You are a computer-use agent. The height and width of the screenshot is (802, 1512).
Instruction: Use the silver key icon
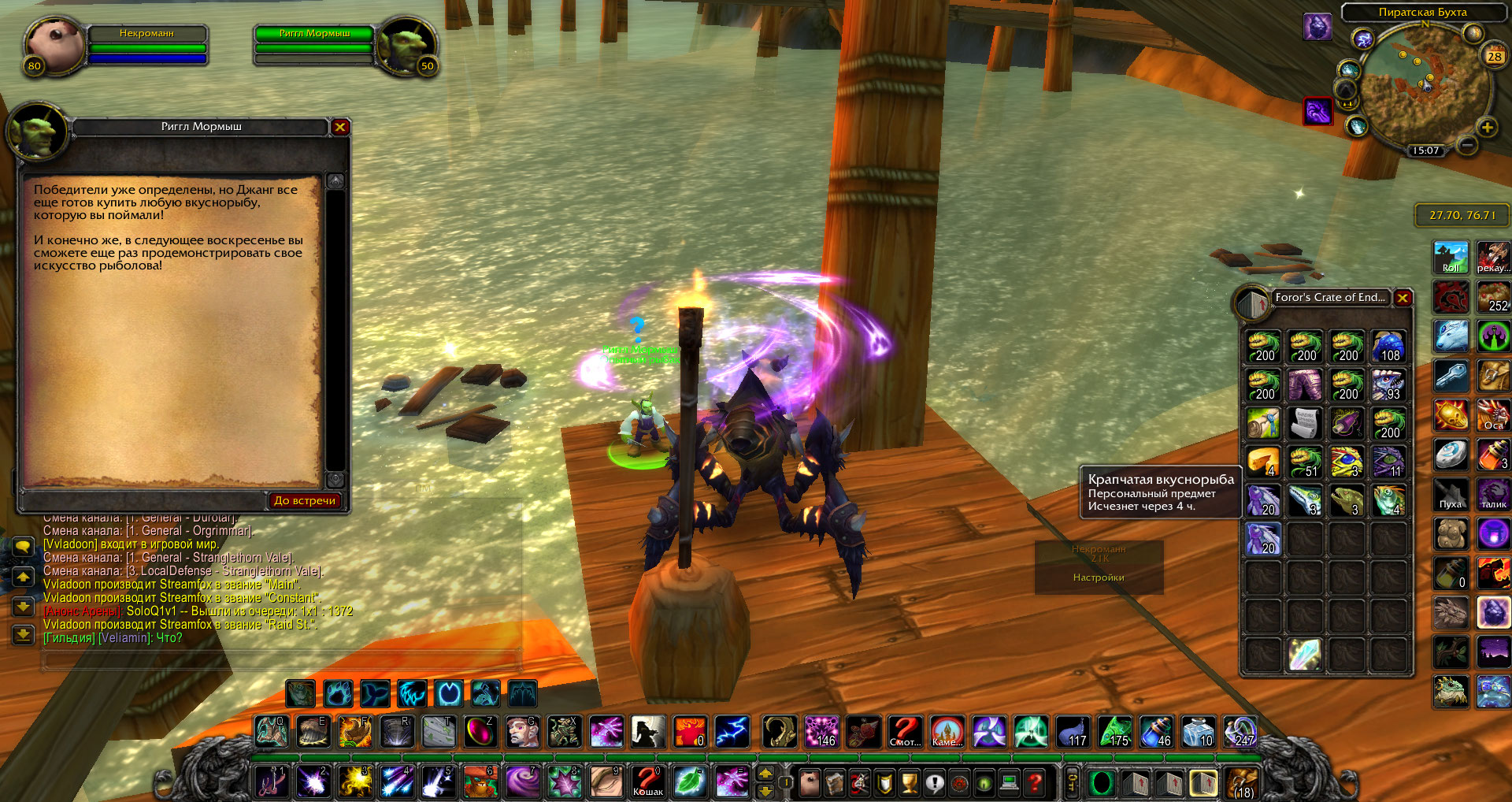click(x=1451, y=377)
